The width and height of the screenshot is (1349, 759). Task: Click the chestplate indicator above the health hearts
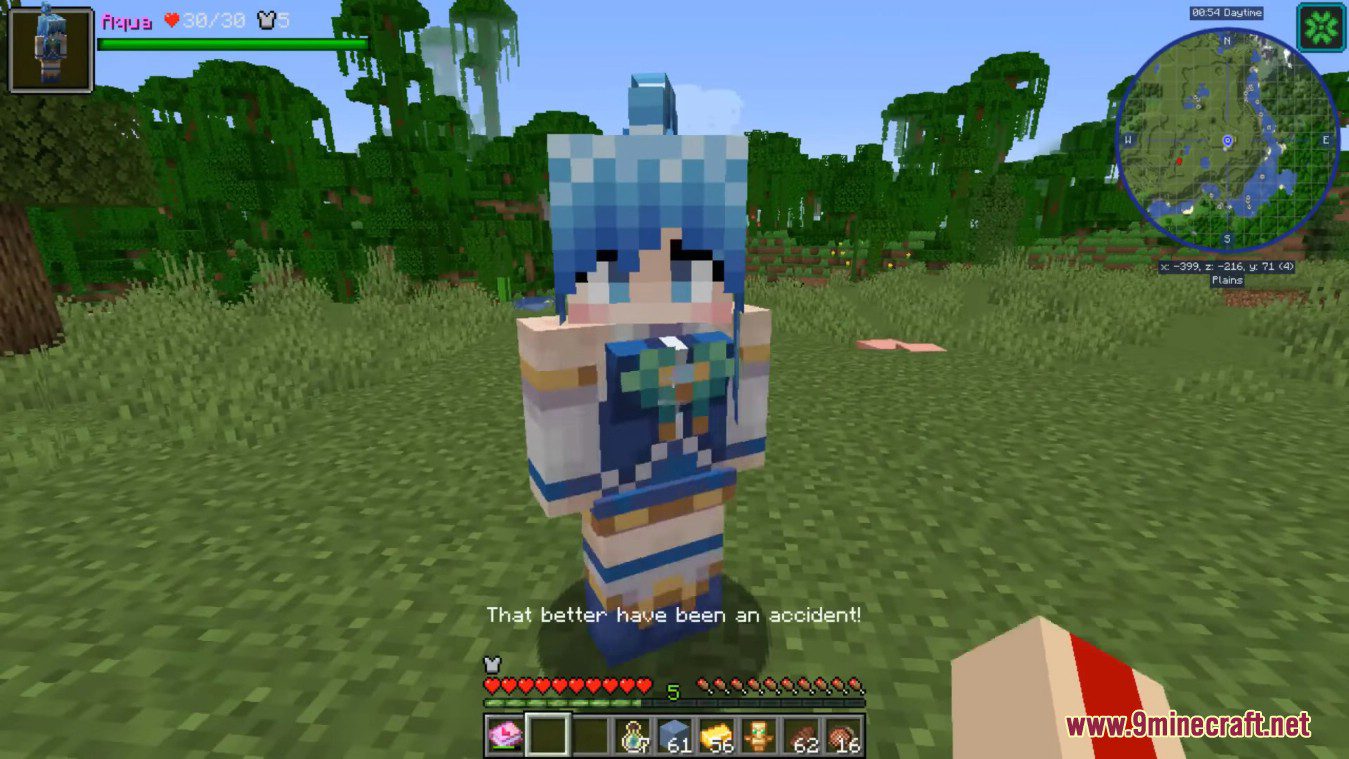coord(490,663)
